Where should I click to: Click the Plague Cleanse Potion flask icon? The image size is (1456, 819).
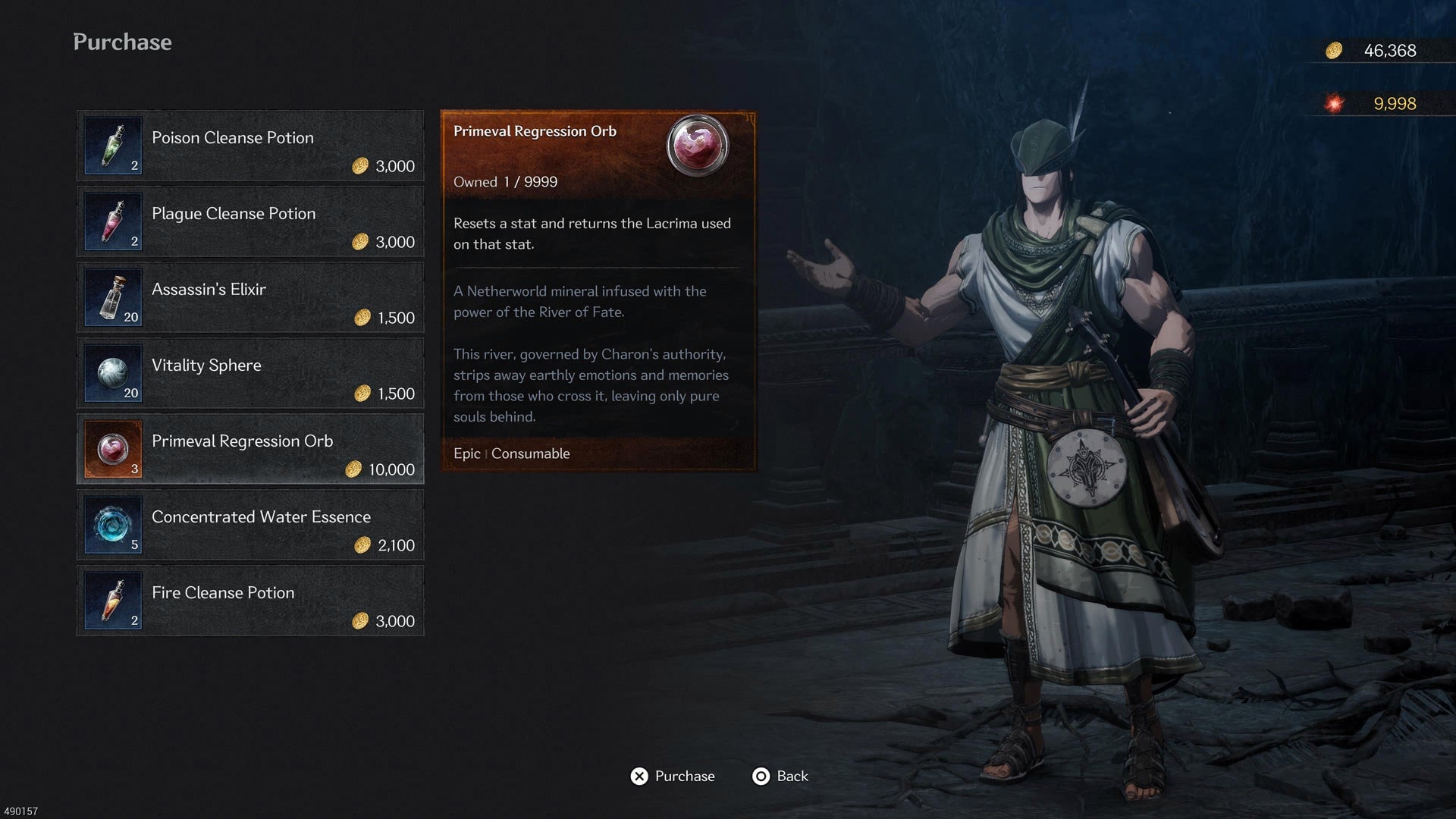[112, 222]
